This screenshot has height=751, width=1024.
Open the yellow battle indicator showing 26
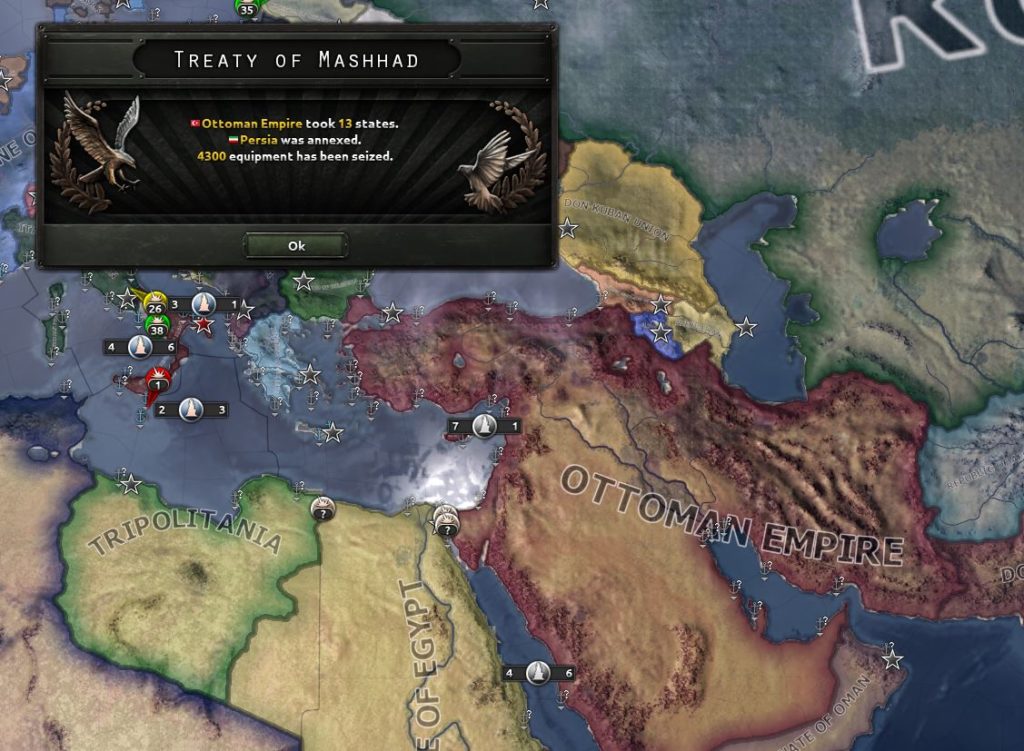[x=155, y=303]
